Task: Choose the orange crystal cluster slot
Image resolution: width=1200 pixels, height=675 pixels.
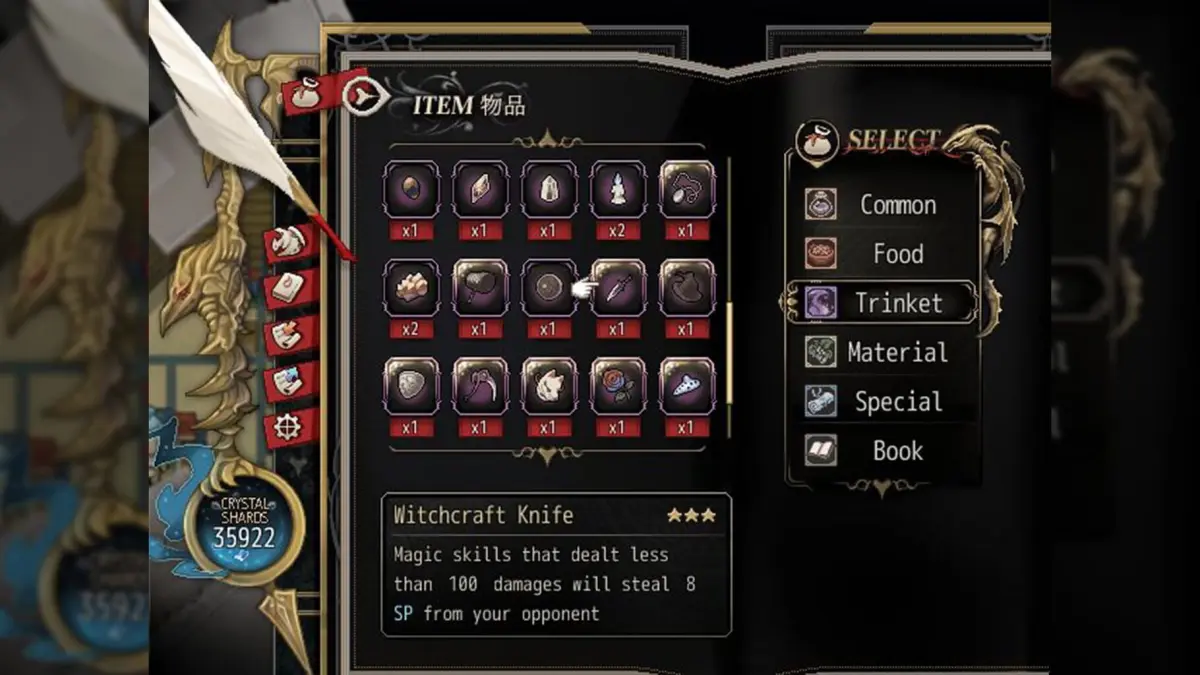Action: (x=411, y=287)
